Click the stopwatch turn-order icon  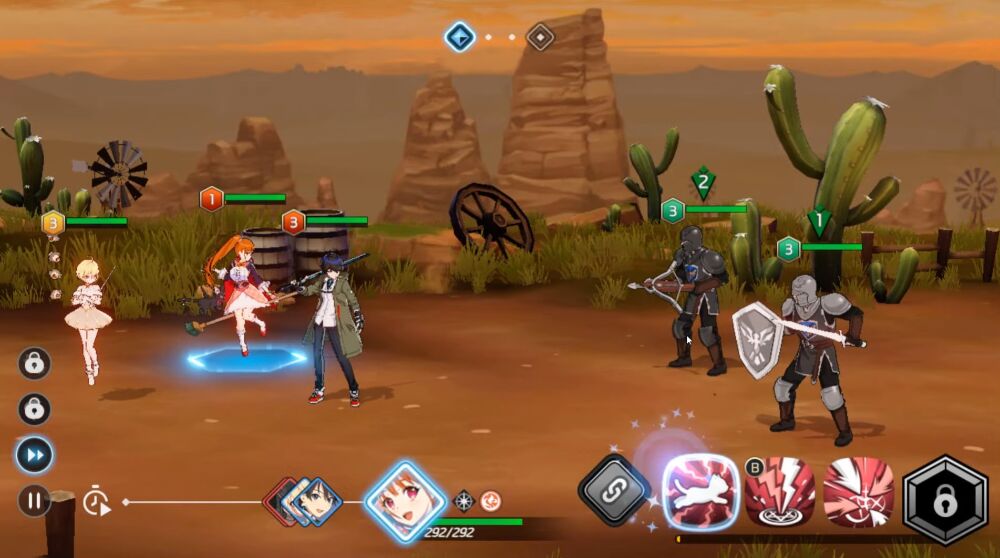point(95,502)
